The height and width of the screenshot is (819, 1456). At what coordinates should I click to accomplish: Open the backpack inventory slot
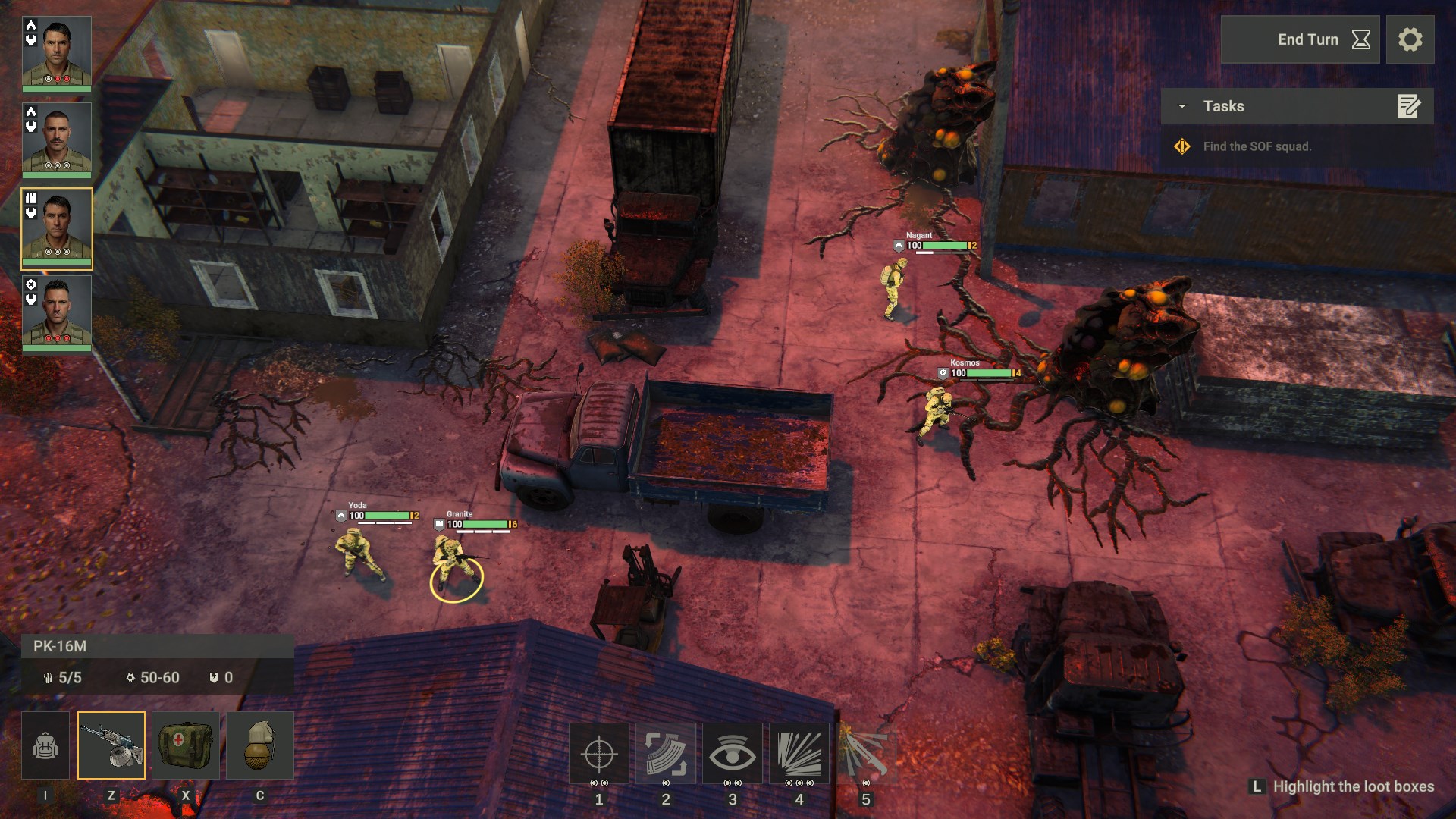pos(45,745)
